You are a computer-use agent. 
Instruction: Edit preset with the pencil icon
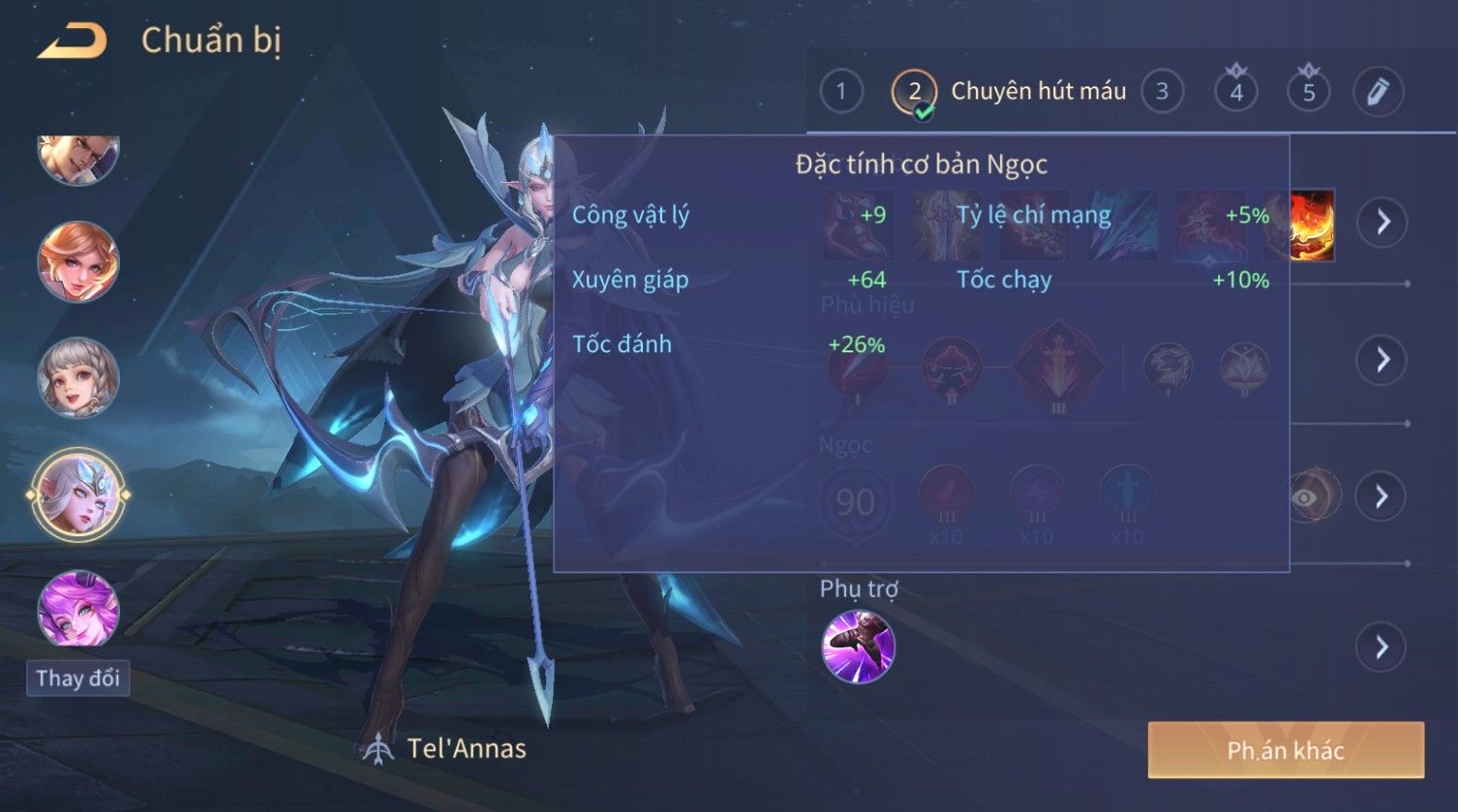(1378, 92)
